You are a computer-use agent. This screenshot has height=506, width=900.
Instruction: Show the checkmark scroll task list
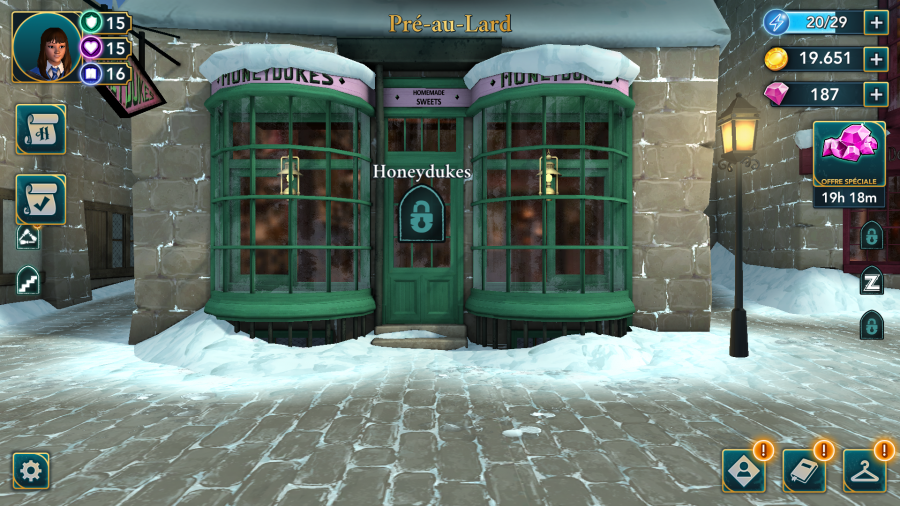coord(41,200)
